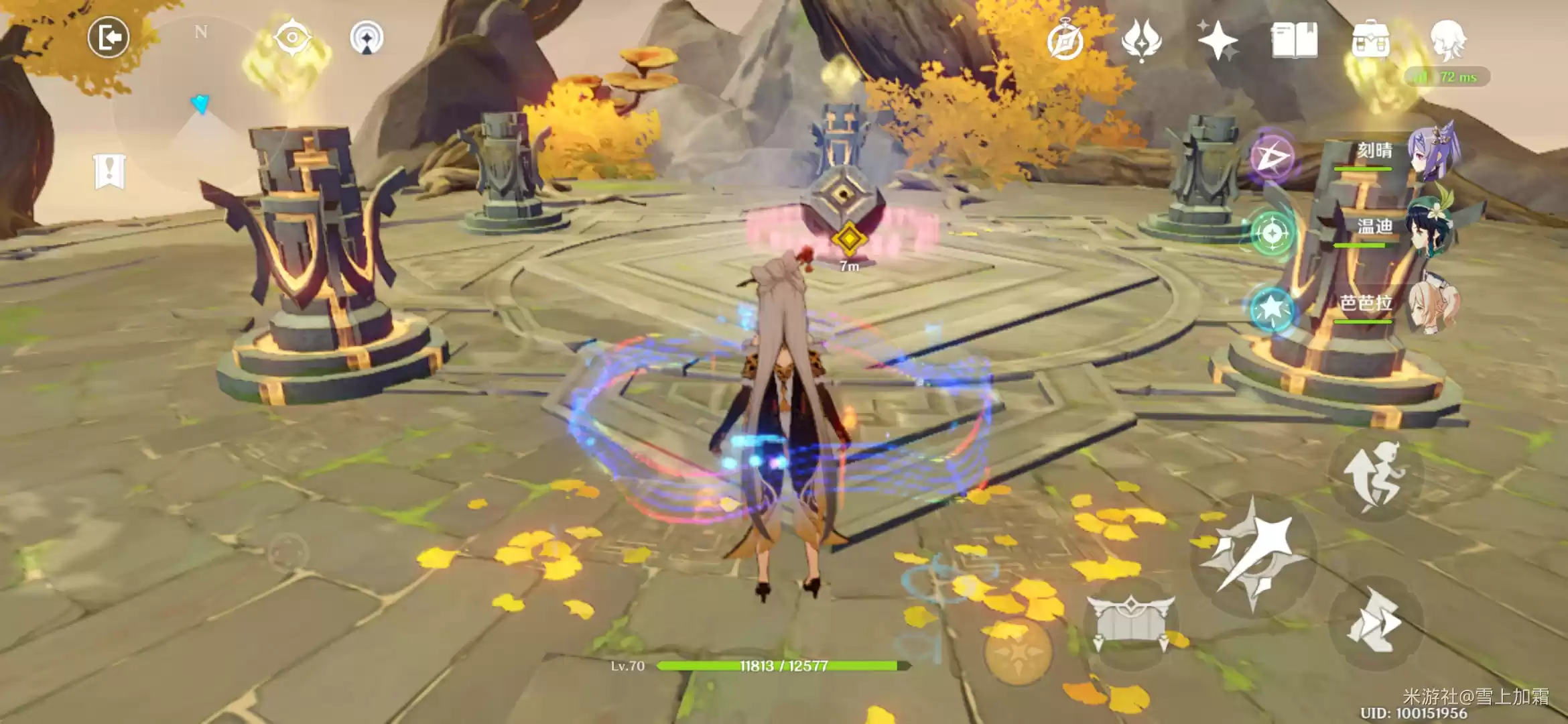Open the quest bookmark icon with exclamation mark
Image resolution: width=1568 pixels, height=724 pixels.
(109, 171)
